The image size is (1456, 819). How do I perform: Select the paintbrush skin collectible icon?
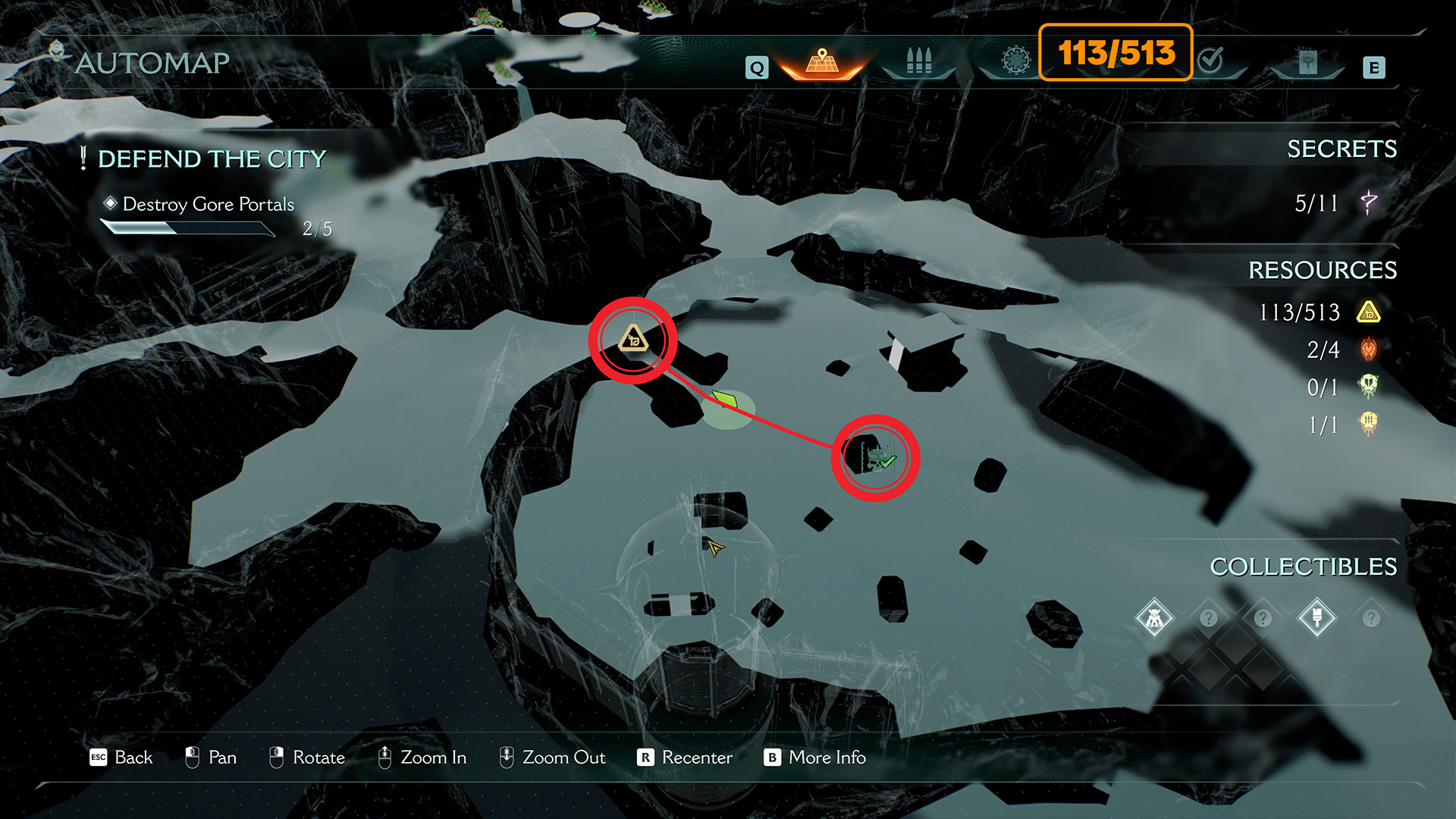coord(1317,618)
